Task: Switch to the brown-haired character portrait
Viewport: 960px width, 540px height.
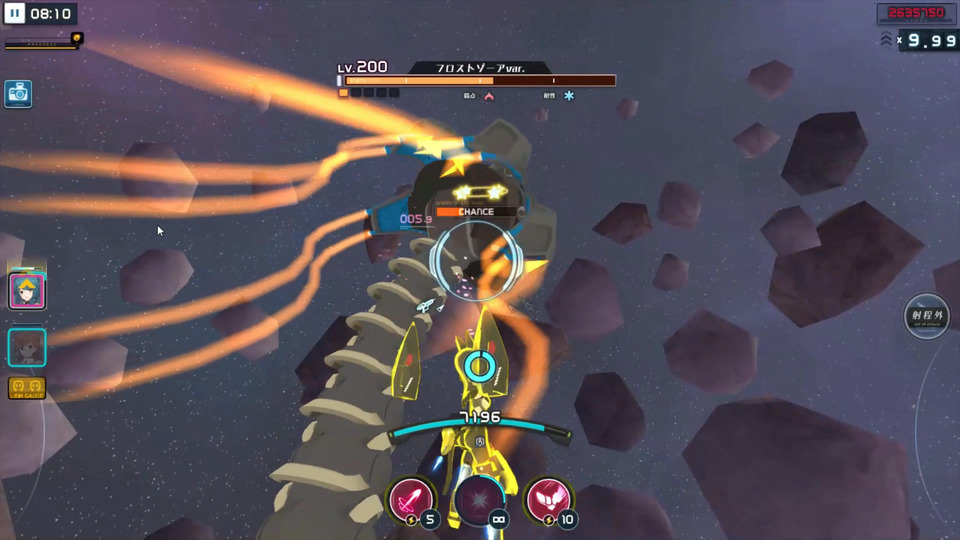Action: coord(27,348)
